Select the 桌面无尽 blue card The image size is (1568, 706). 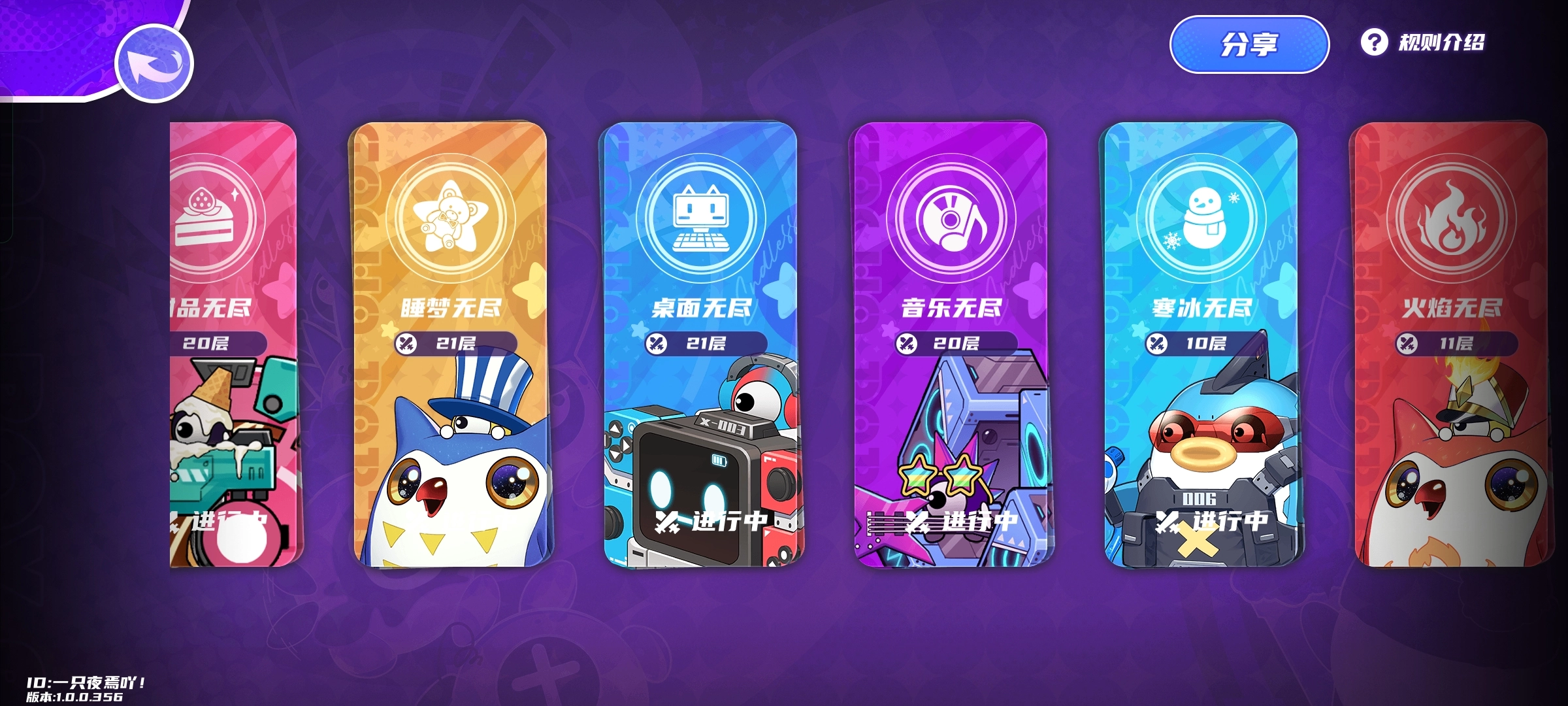pos(701,343)
